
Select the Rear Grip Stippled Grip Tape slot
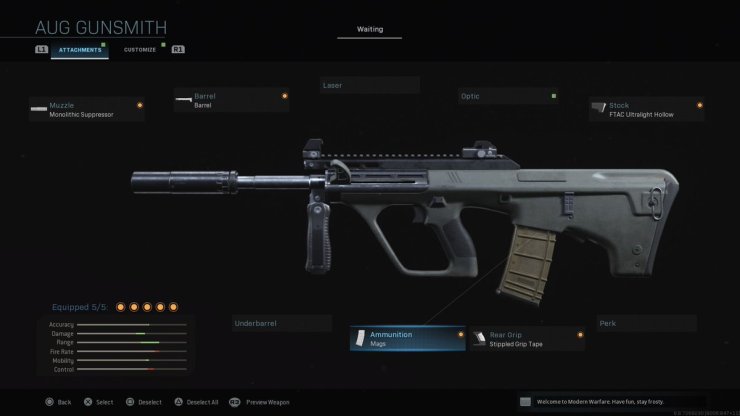[527, 340]
